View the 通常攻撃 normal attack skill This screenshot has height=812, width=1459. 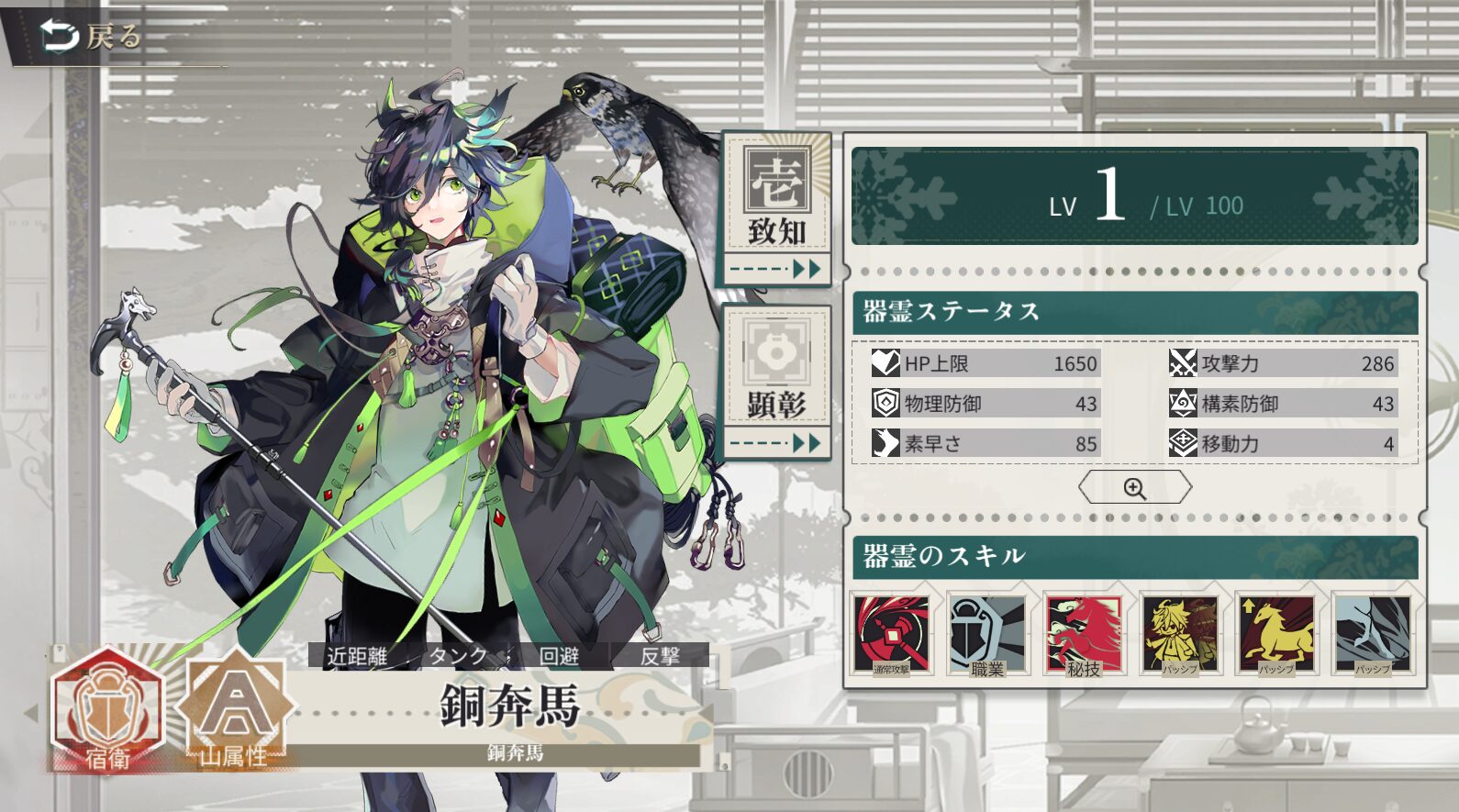891,635
